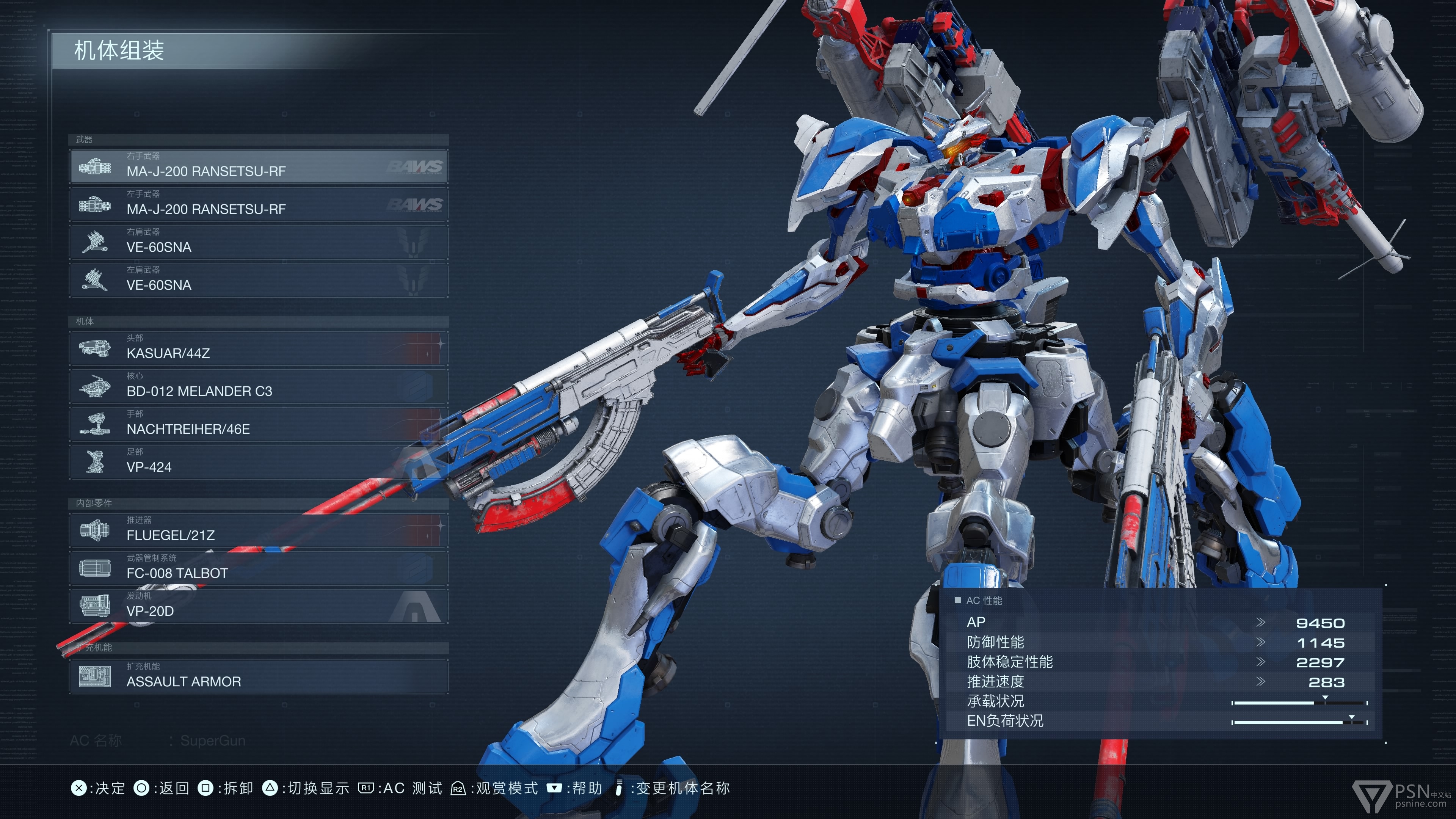
Task: Select the left-hand weapon RANSETSU-RF slot
Action: click(258, 204)
